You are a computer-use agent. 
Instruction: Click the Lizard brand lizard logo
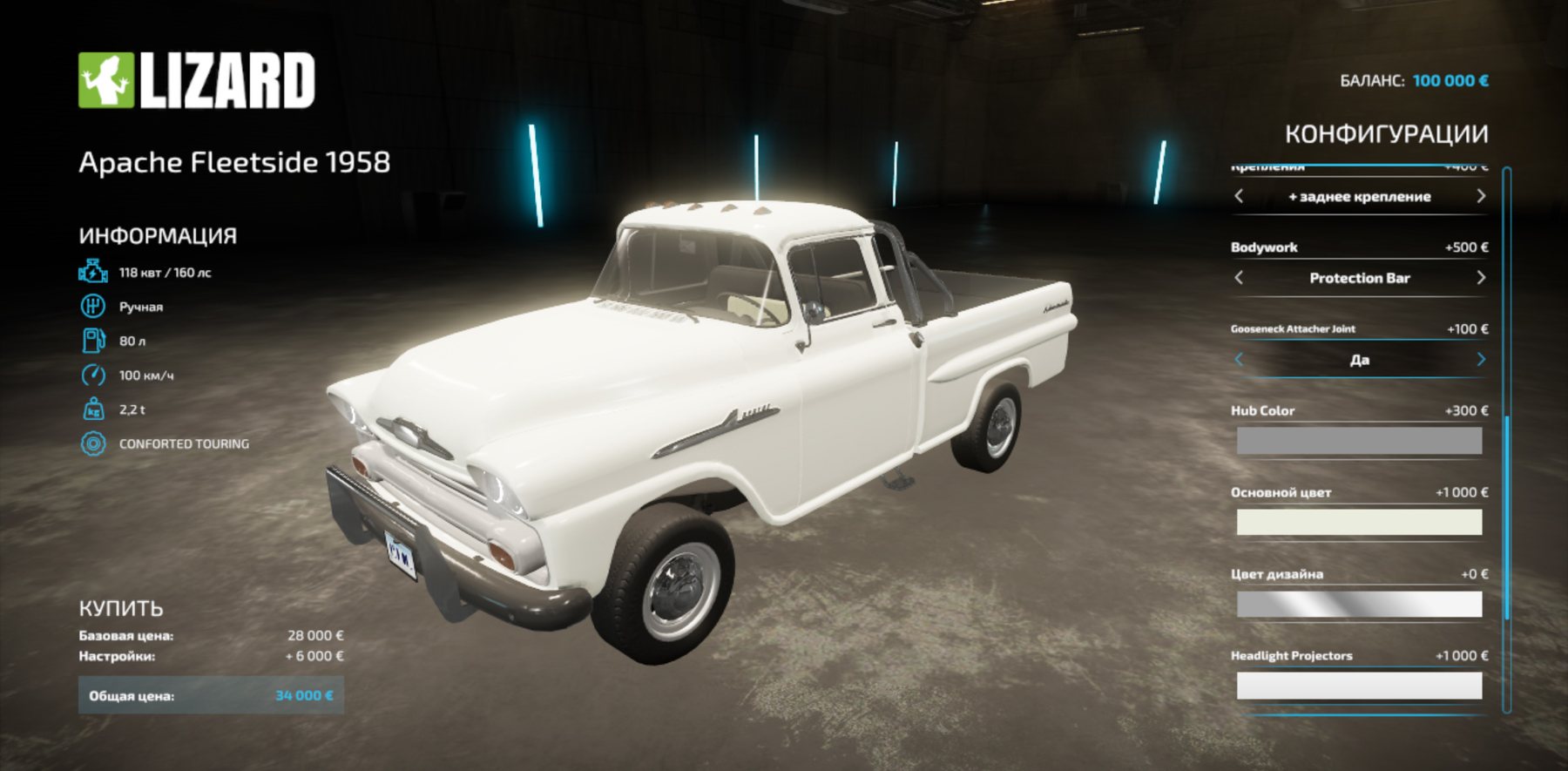tap(105, 78)
